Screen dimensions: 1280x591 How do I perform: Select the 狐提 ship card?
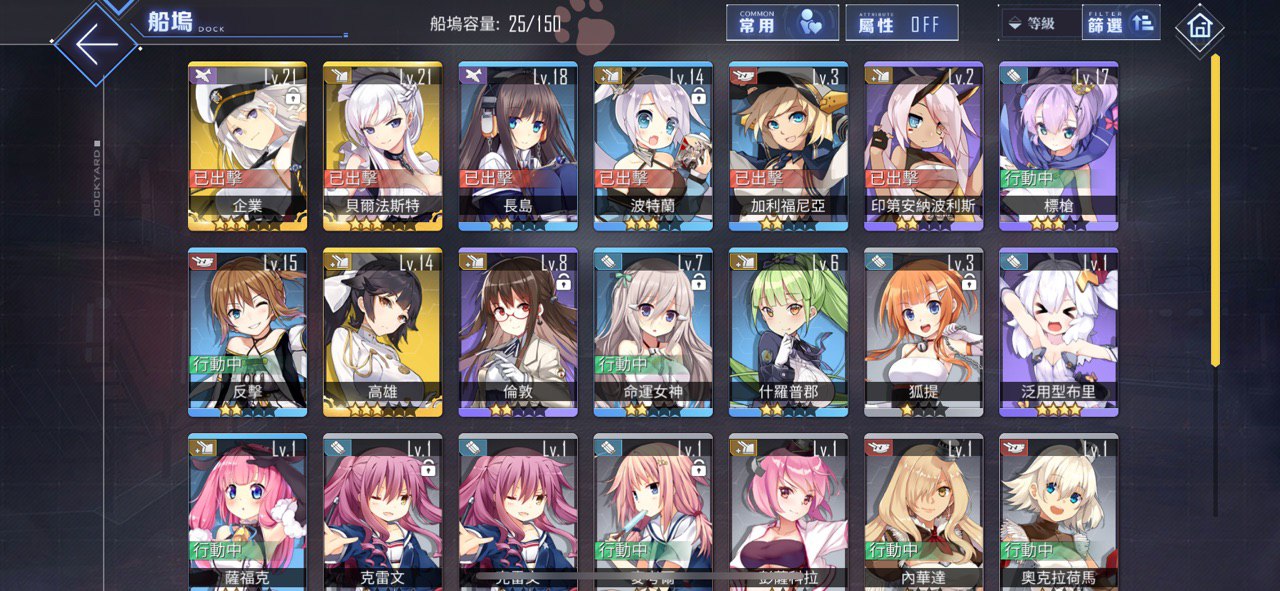point(923,331)
